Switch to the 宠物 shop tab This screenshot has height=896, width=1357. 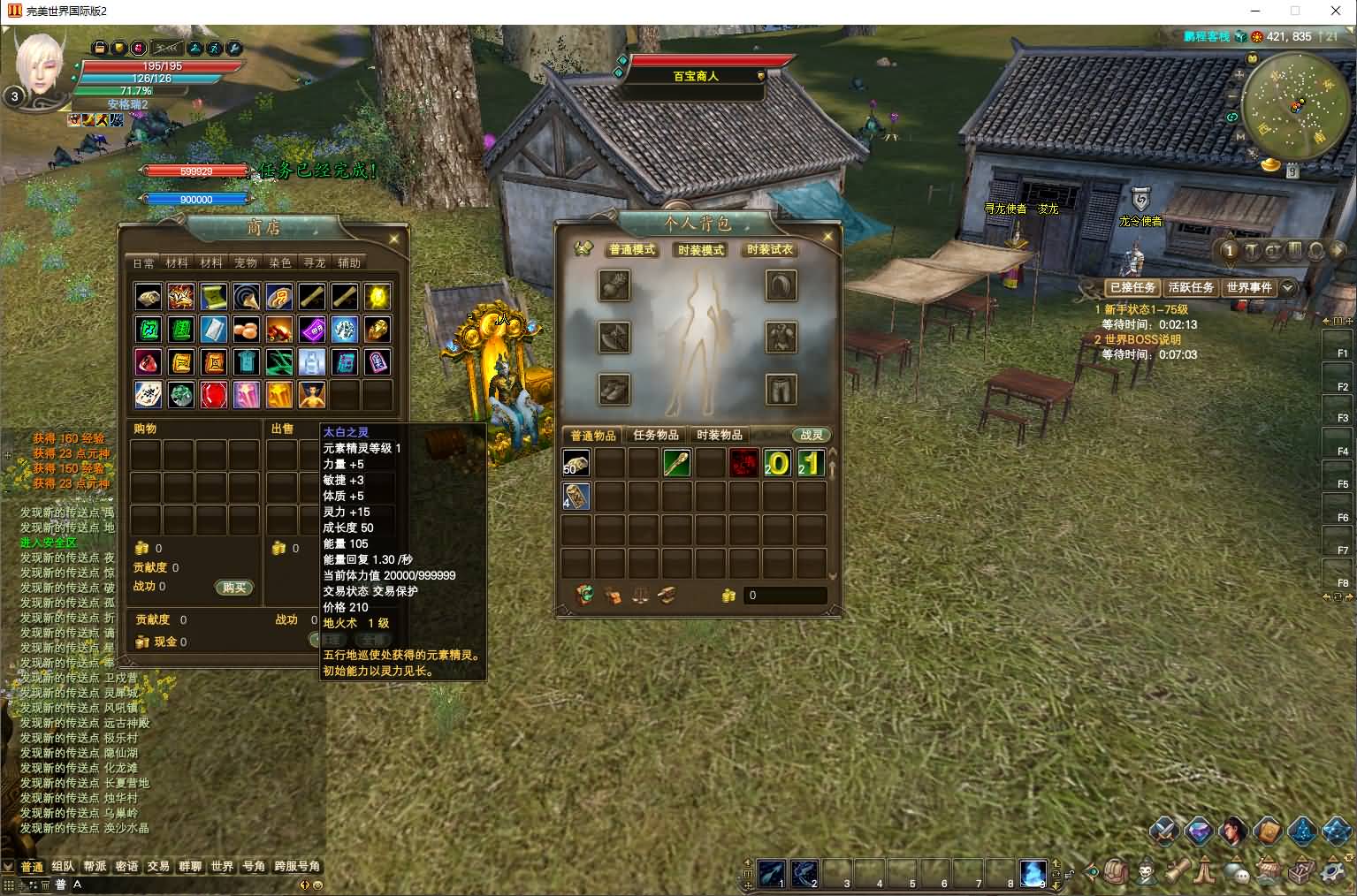(x=245, y=263)
